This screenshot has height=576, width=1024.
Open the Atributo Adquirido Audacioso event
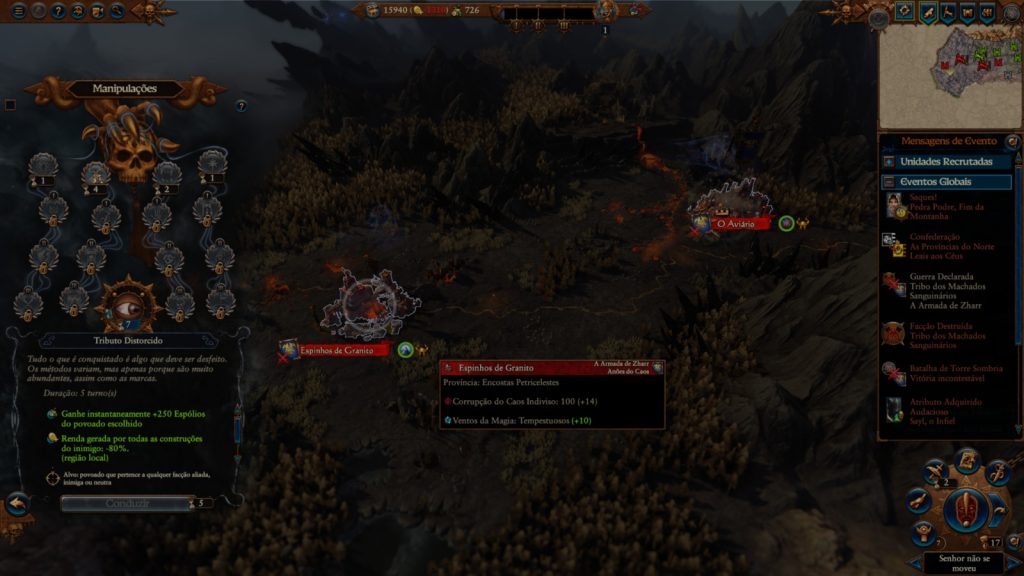point(947,409)
